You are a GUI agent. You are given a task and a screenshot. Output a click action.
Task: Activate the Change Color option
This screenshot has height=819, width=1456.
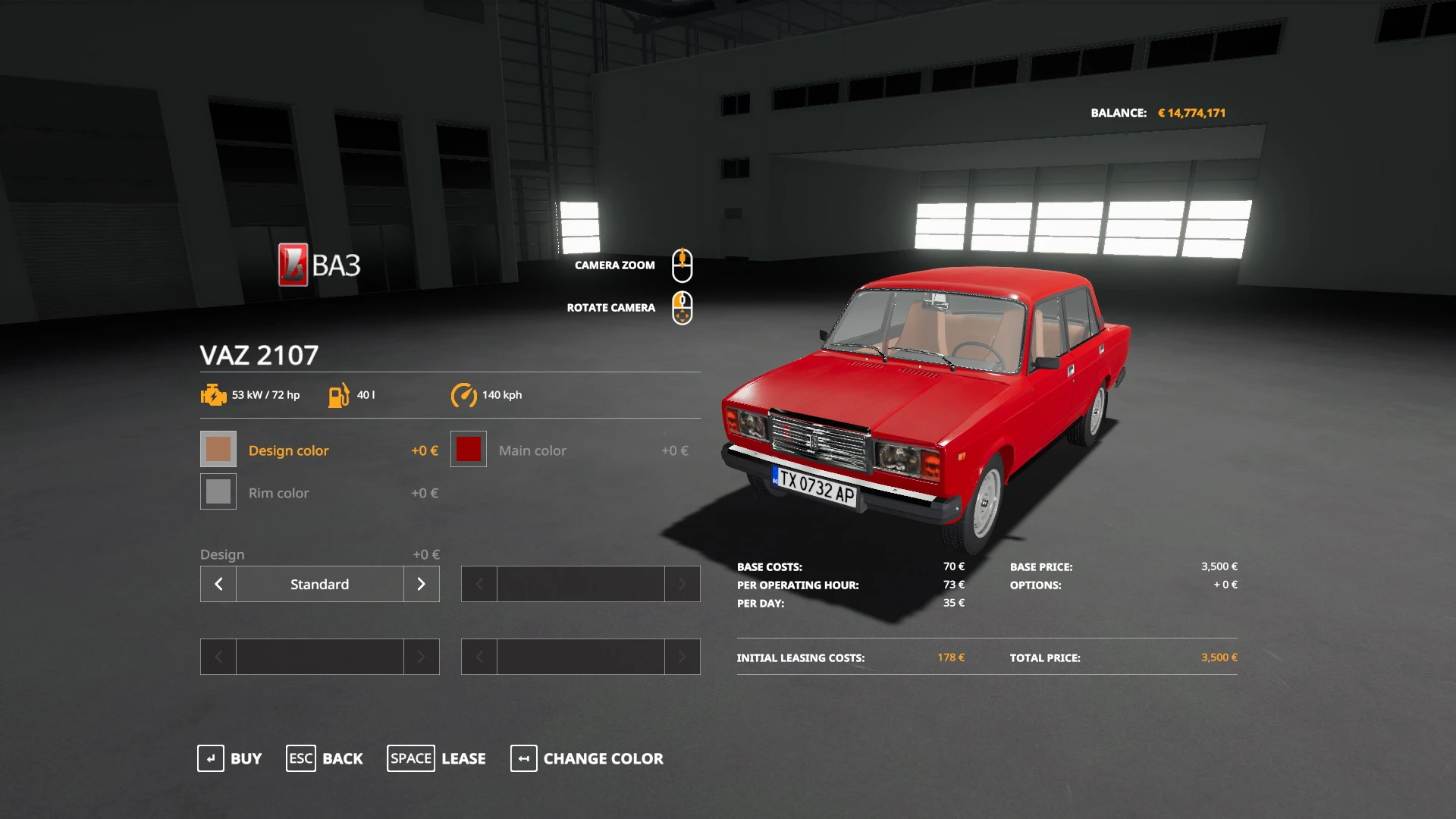(x=587, y=758)
